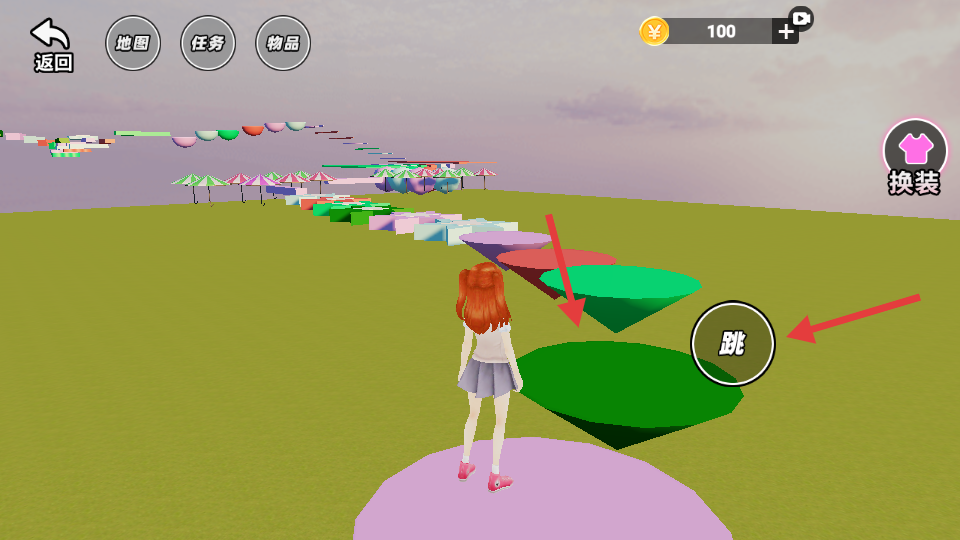Viewport: 960px width, 540px height.
Task: Open the 换装 outfit change menu
Action: (914, 157)
